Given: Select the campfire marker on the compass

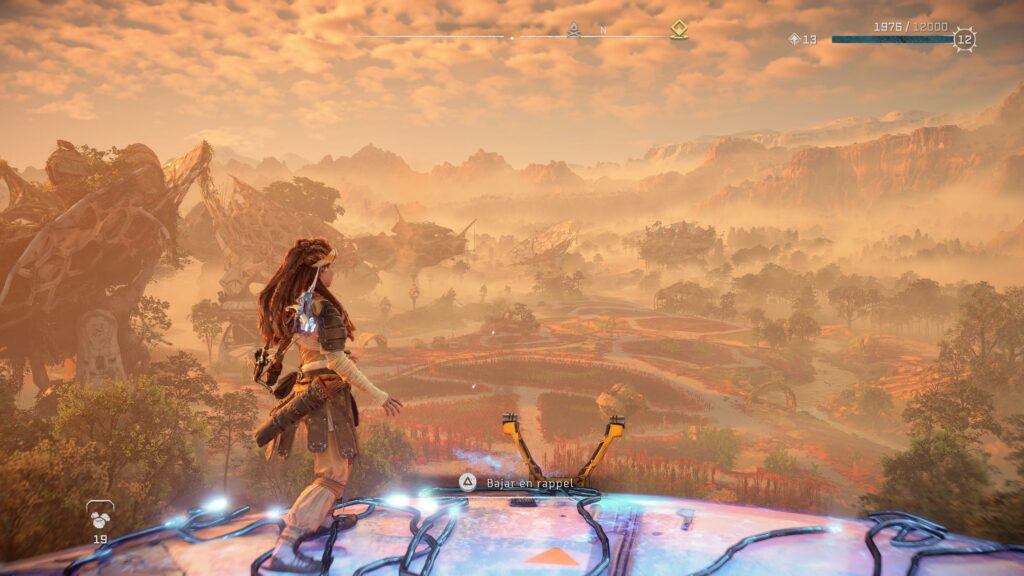Looking at the screenshot, I should 574,30.
